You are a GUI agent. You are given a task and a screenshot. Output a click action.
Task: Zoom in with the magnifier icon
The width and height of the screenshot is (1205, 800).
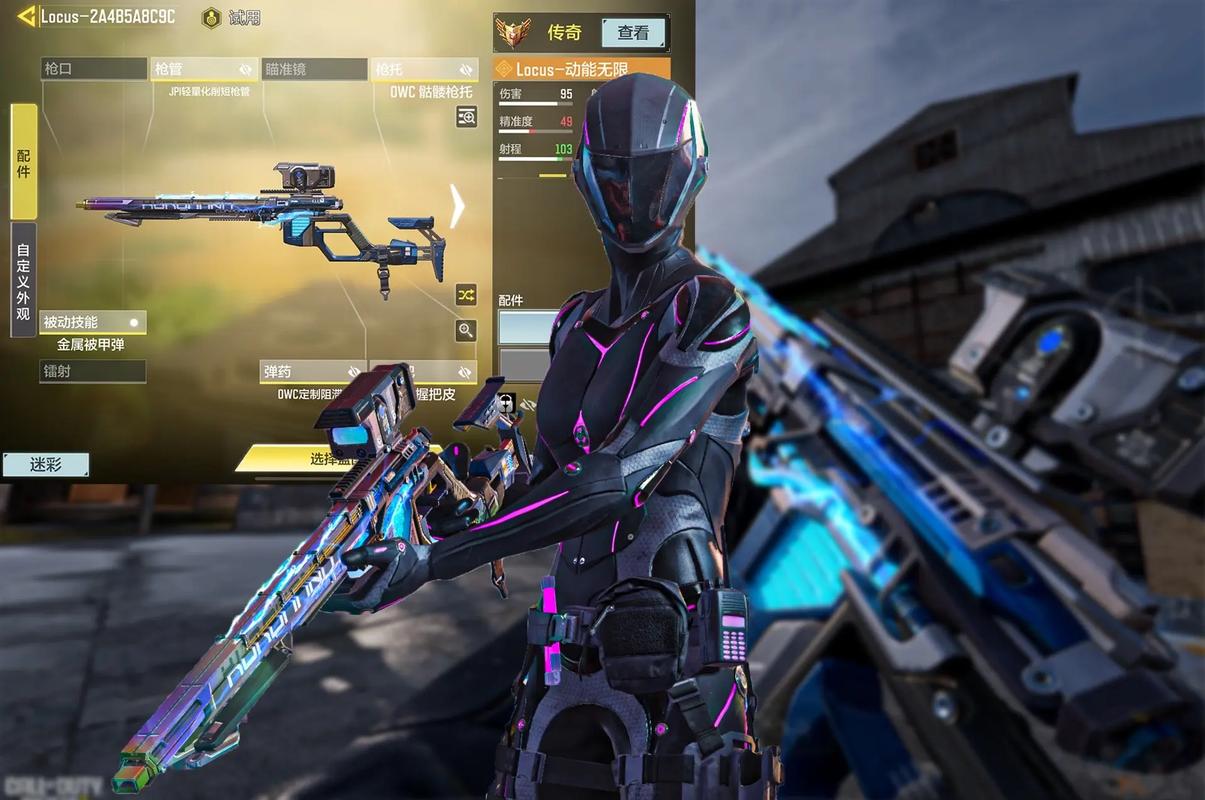click(466, 330)
